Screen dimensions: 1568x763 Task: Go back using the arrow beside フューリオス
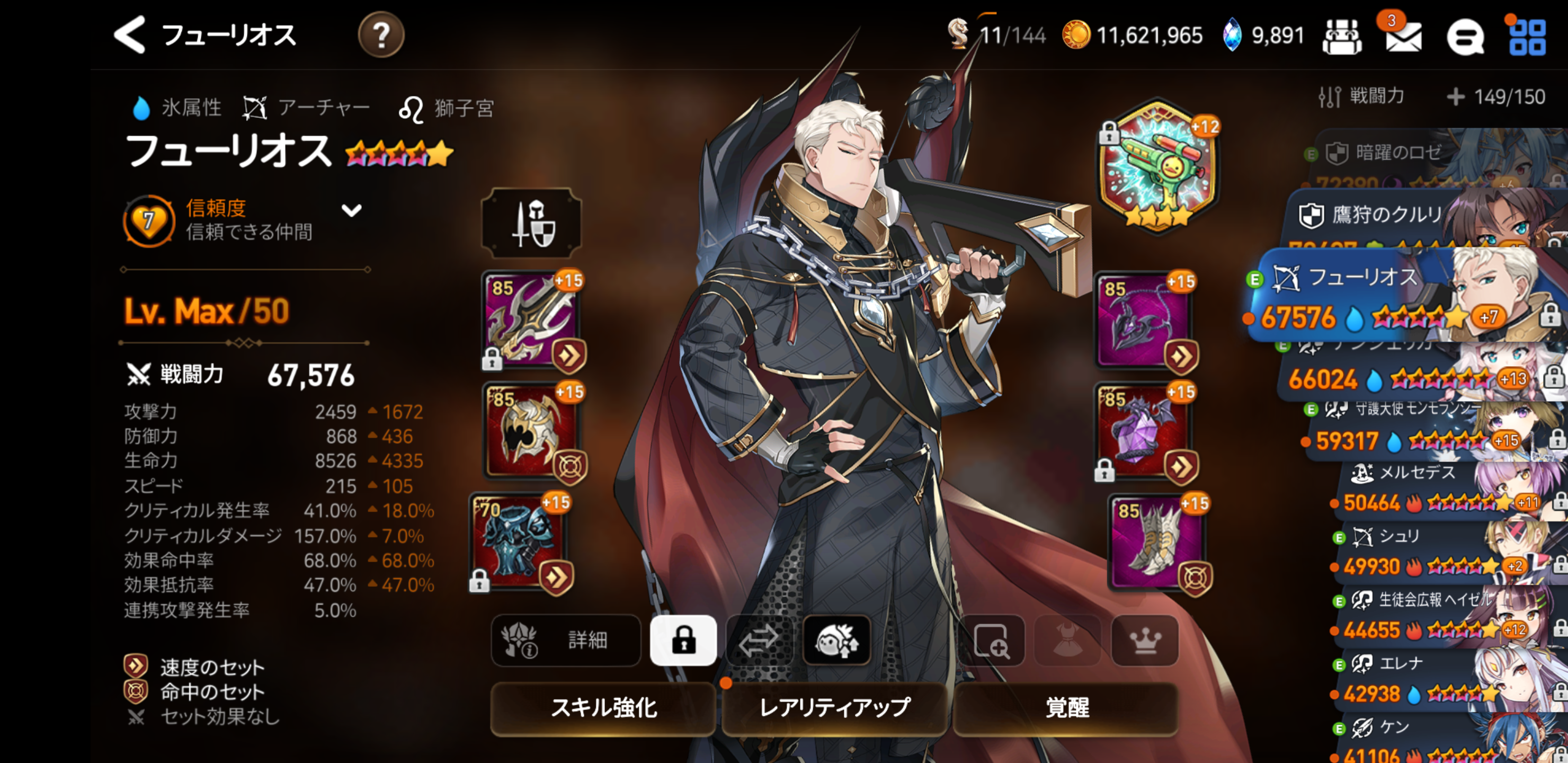tap(130, 35)
